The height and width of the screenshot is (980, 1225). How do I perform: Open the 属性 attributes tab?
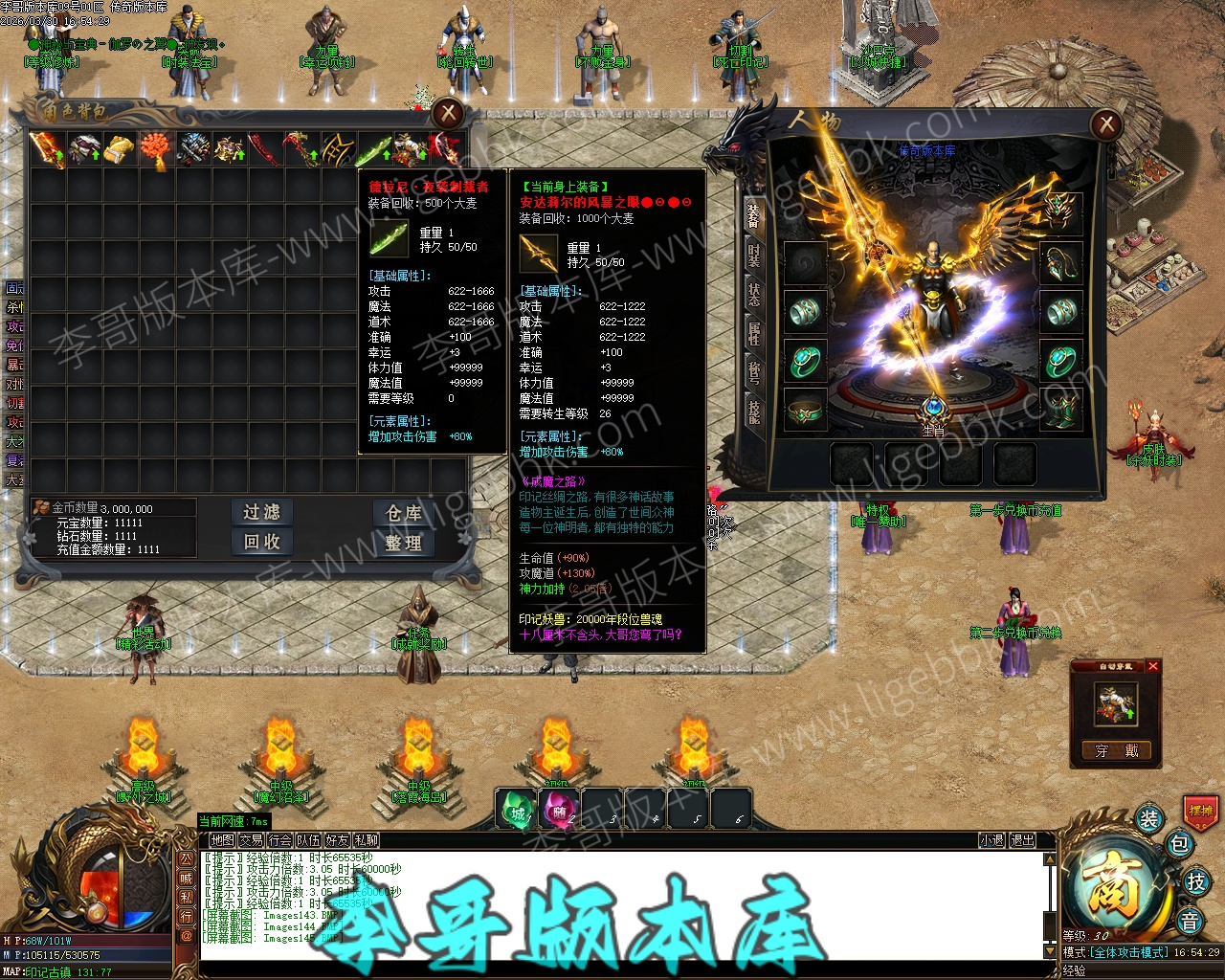[x=754, y=333]
